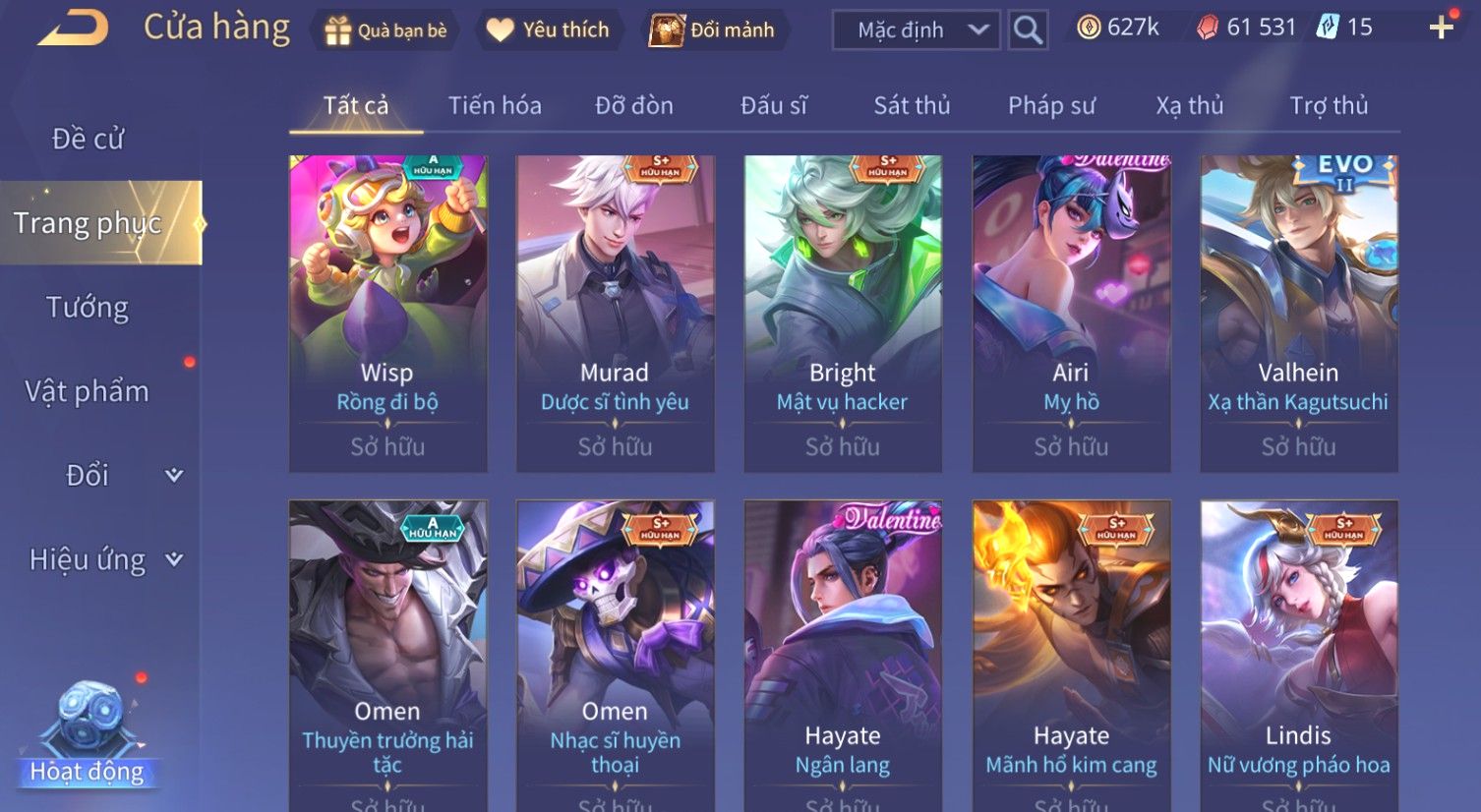Open the Hoạt động events icon
This screenshot has width=1481, height=812.
point(88,732)
